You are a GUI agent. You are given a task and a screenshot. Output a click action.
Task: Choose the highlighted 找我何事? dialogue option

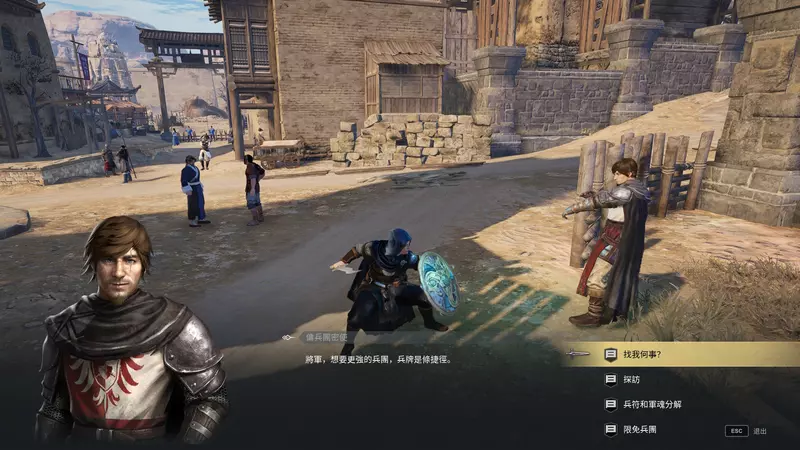pos(641,354)
